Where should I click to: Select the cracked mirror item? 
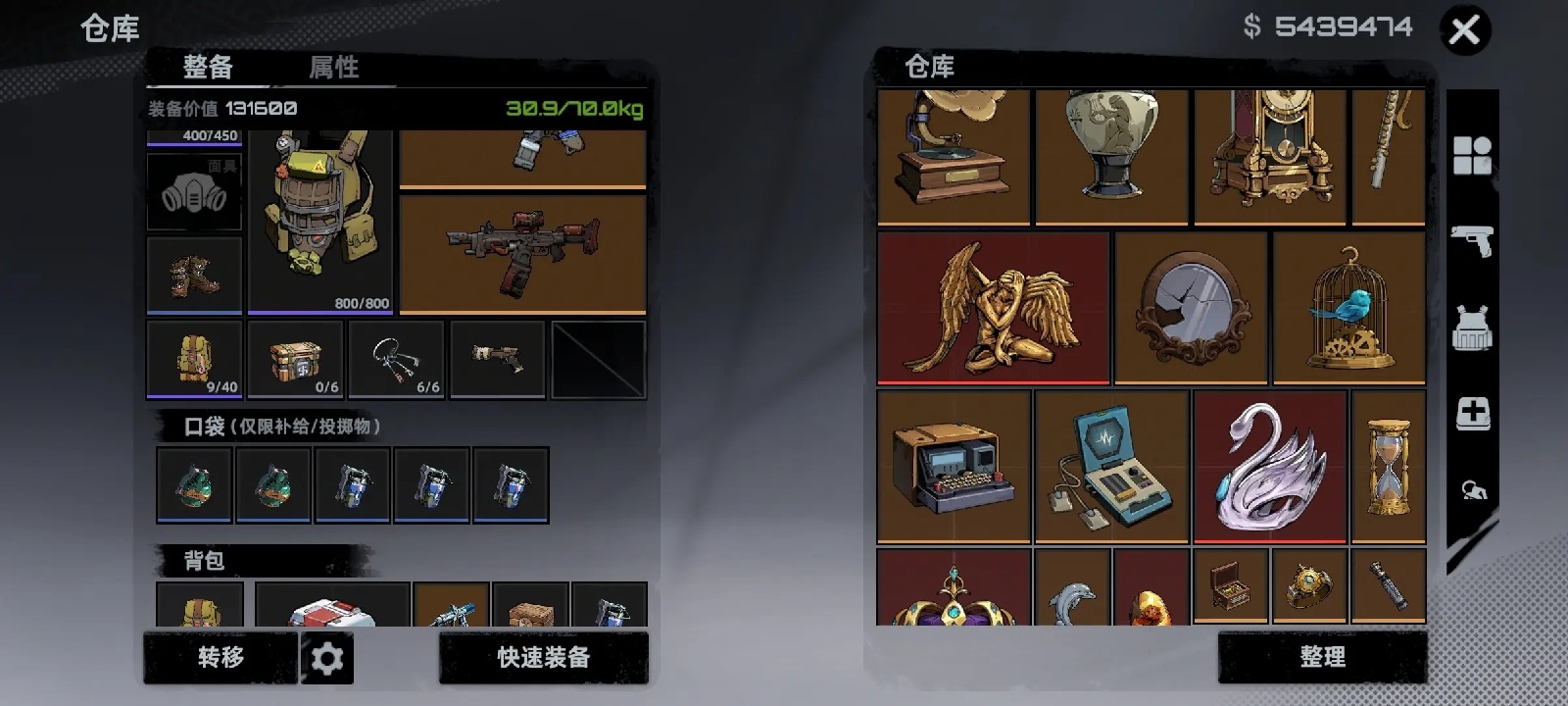1191,308
